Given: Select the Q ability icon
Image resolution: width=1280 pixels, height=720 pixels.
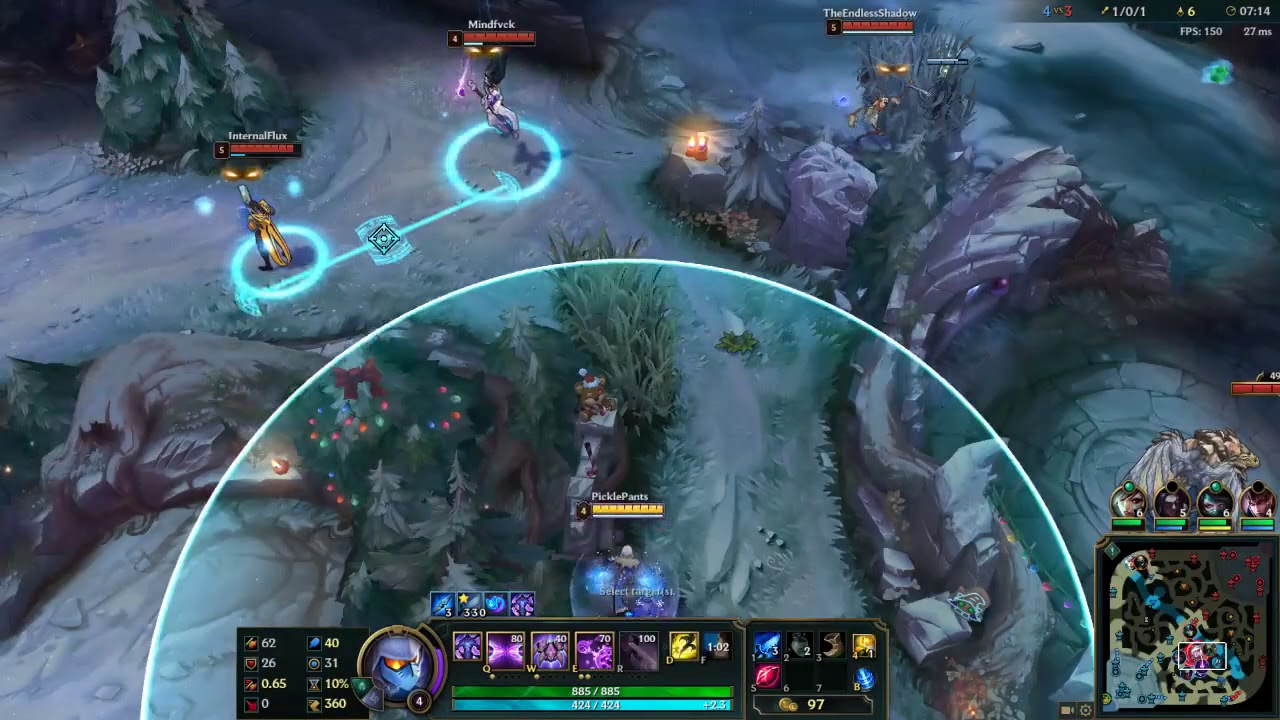Looking at the screenshot, I should [x=505, y=648].
